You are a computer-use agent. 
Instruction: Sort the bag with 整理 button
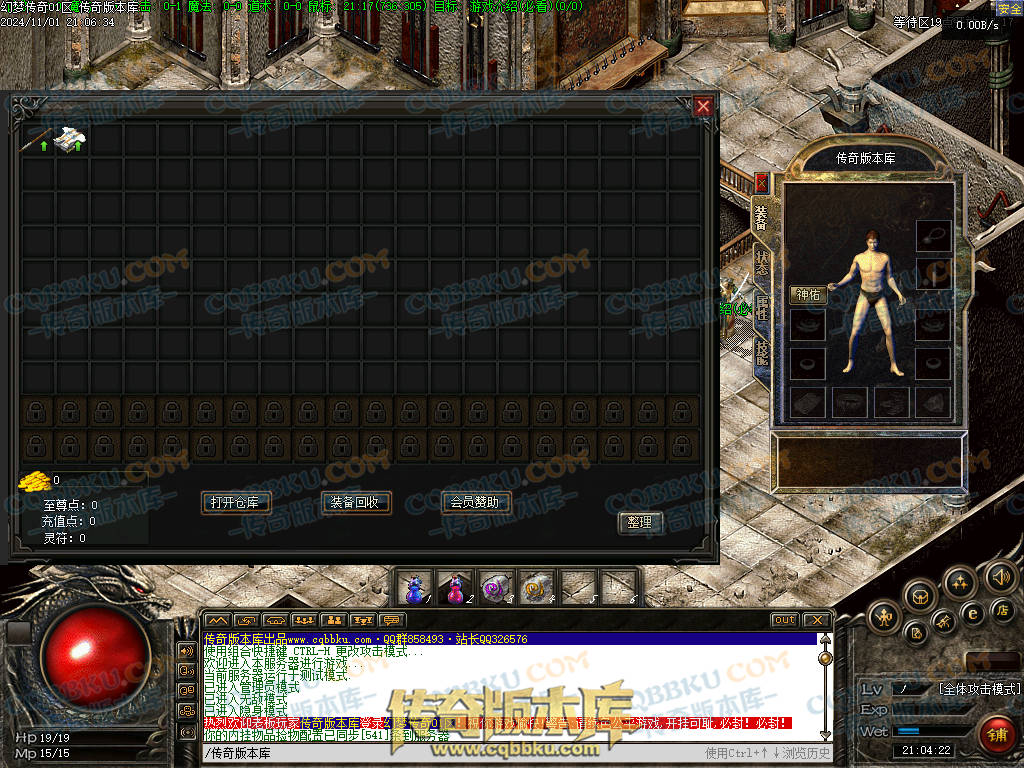pos(639,522)
